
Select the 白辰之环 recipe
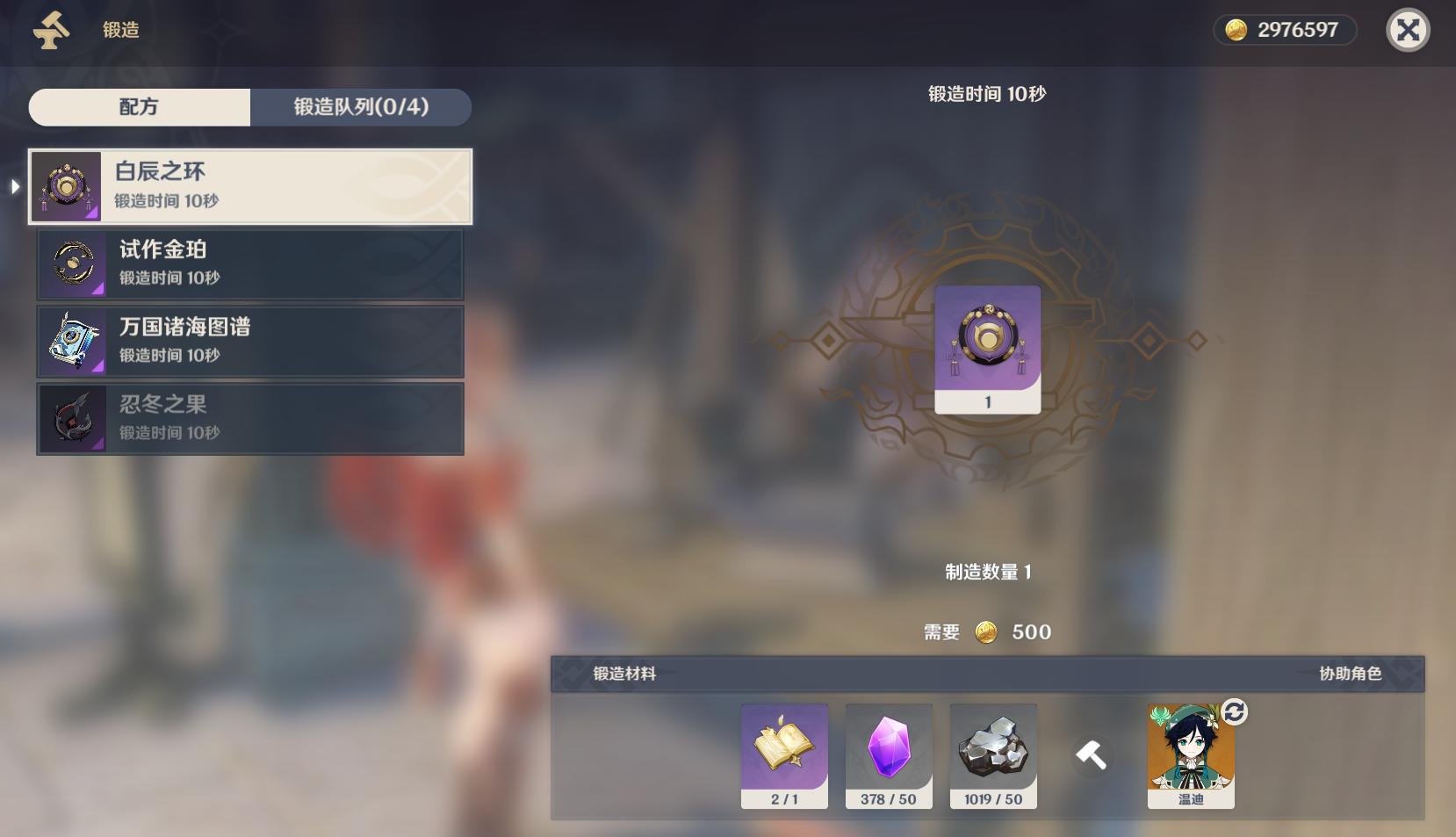[x=250, y=186]
